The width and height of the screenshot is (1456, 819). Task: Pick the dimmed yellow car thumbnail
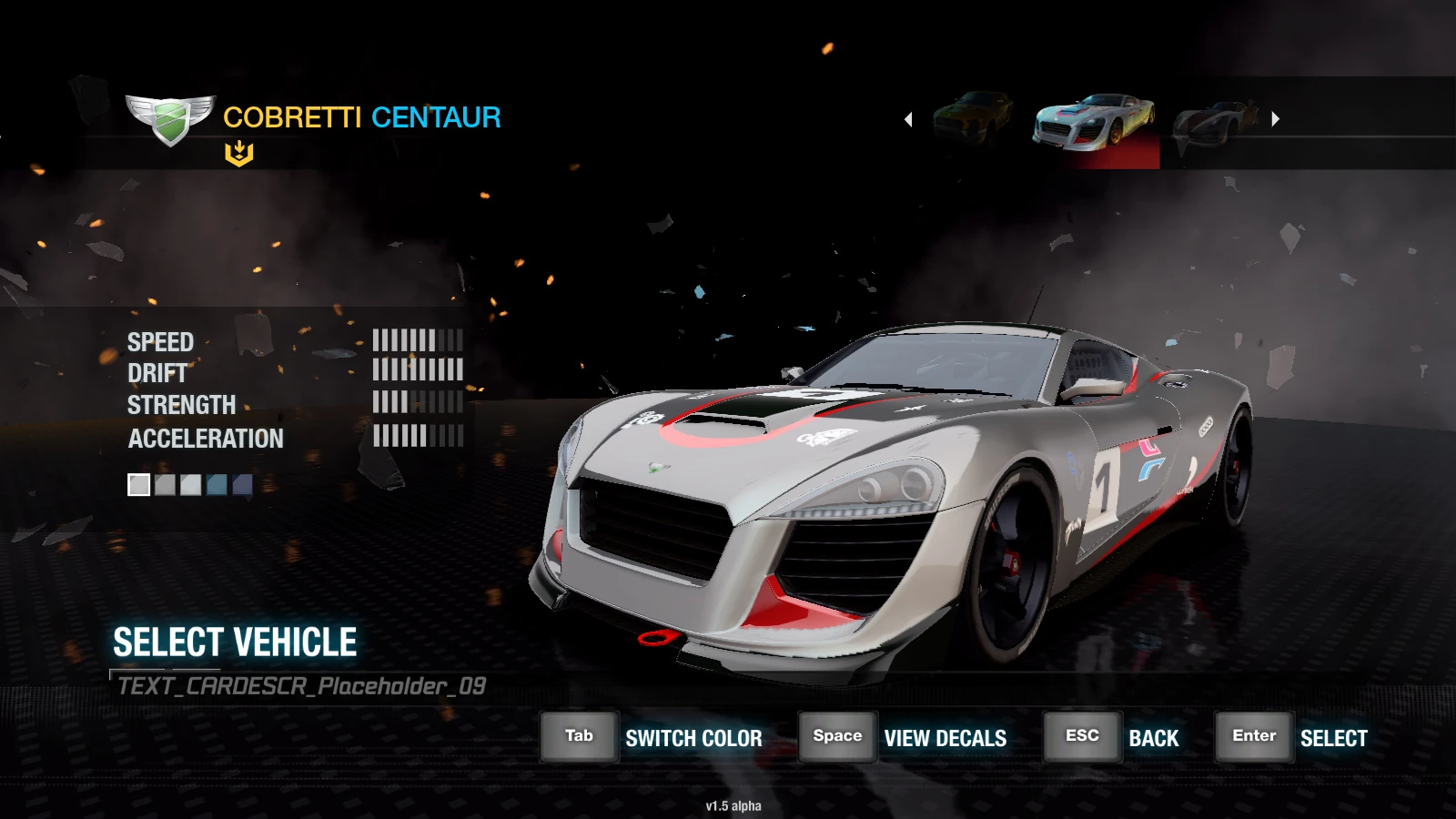point(974,118)
